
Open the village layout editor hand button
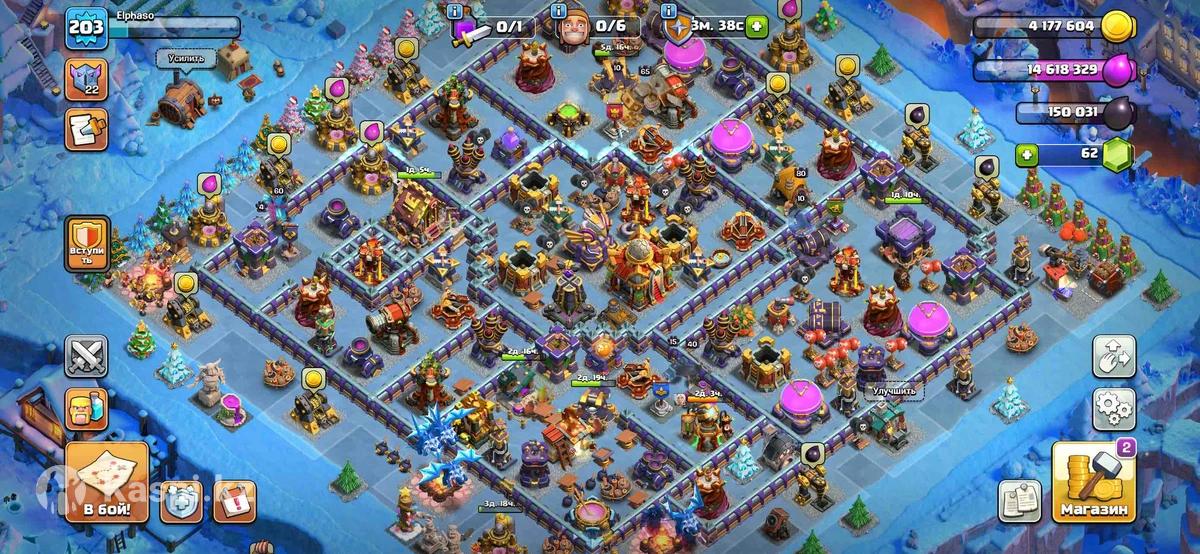click(1115, 356)
